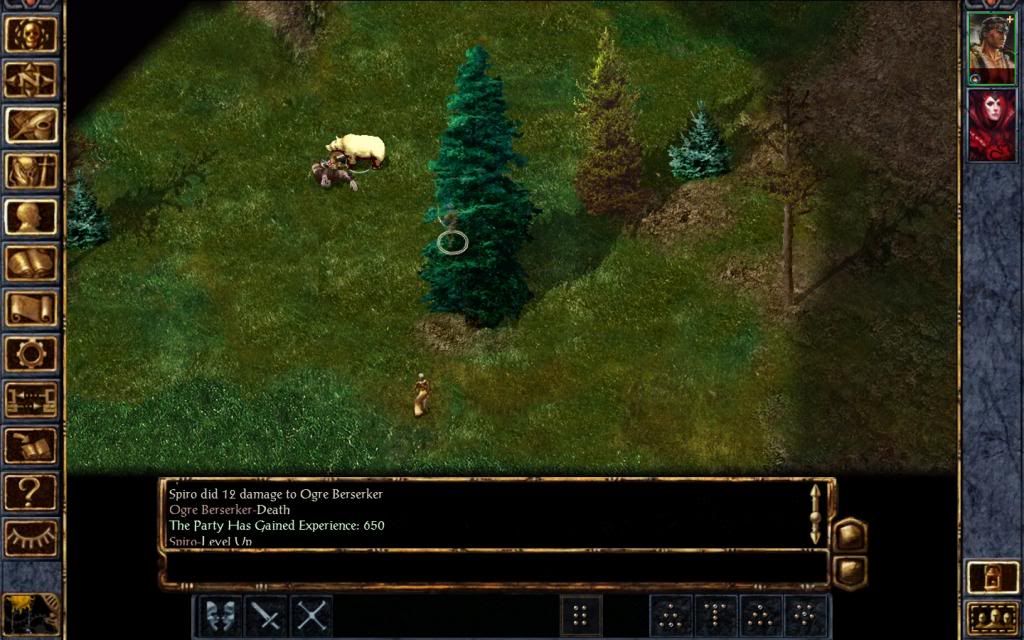
Task: Open the mage spellbook icon
Action: click(31, 263)
